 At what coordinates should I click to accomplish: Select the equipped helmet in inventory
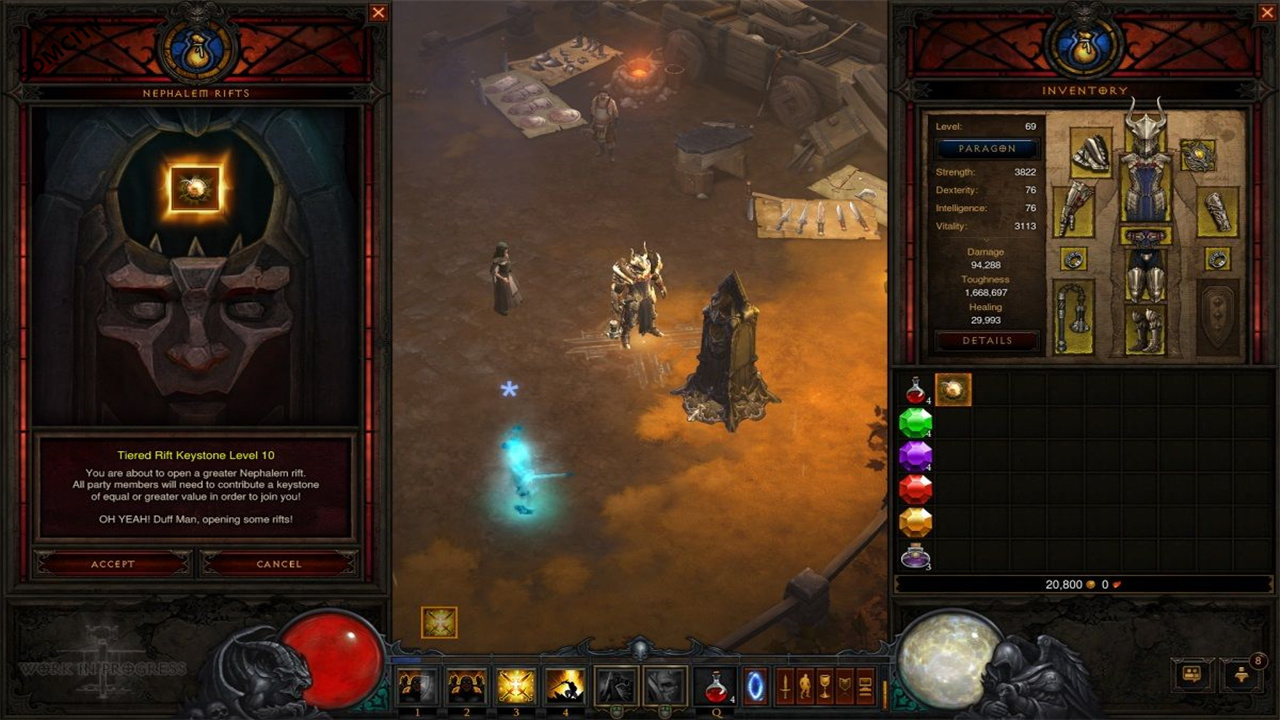coord(1146,130)
